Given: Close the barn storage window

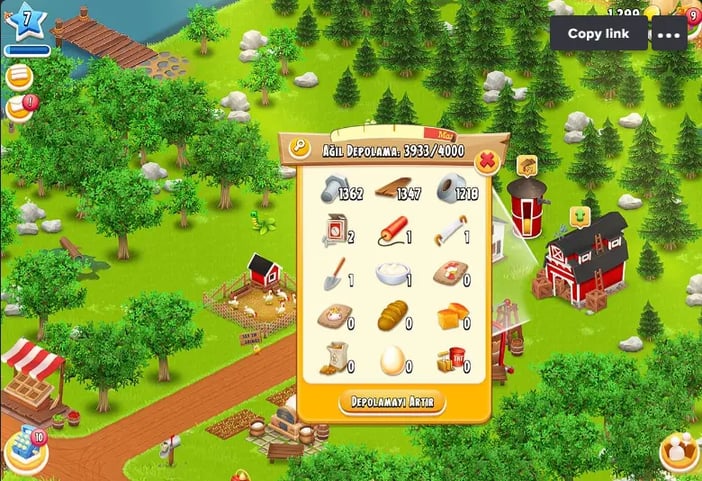Looking at the screenshot, I should click(487, 160).
